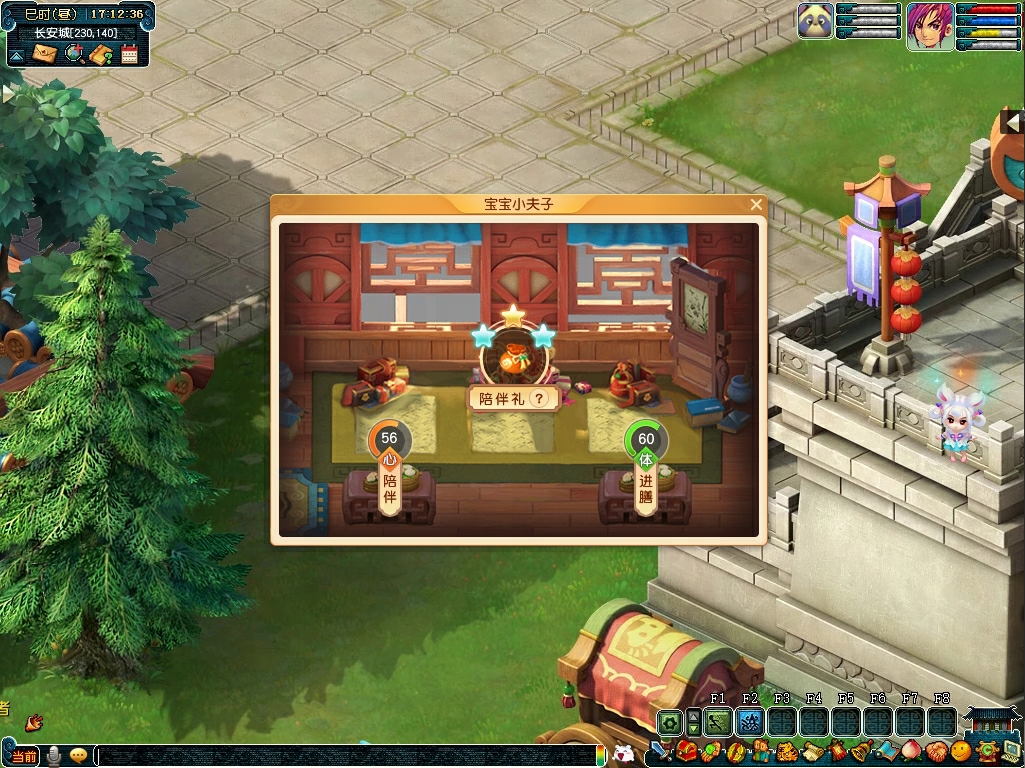Viewport: 1025px width, 768px height.
Task: Activate the F2 blue skill slot
Action: pyautogui.click(x=749, y=721)
